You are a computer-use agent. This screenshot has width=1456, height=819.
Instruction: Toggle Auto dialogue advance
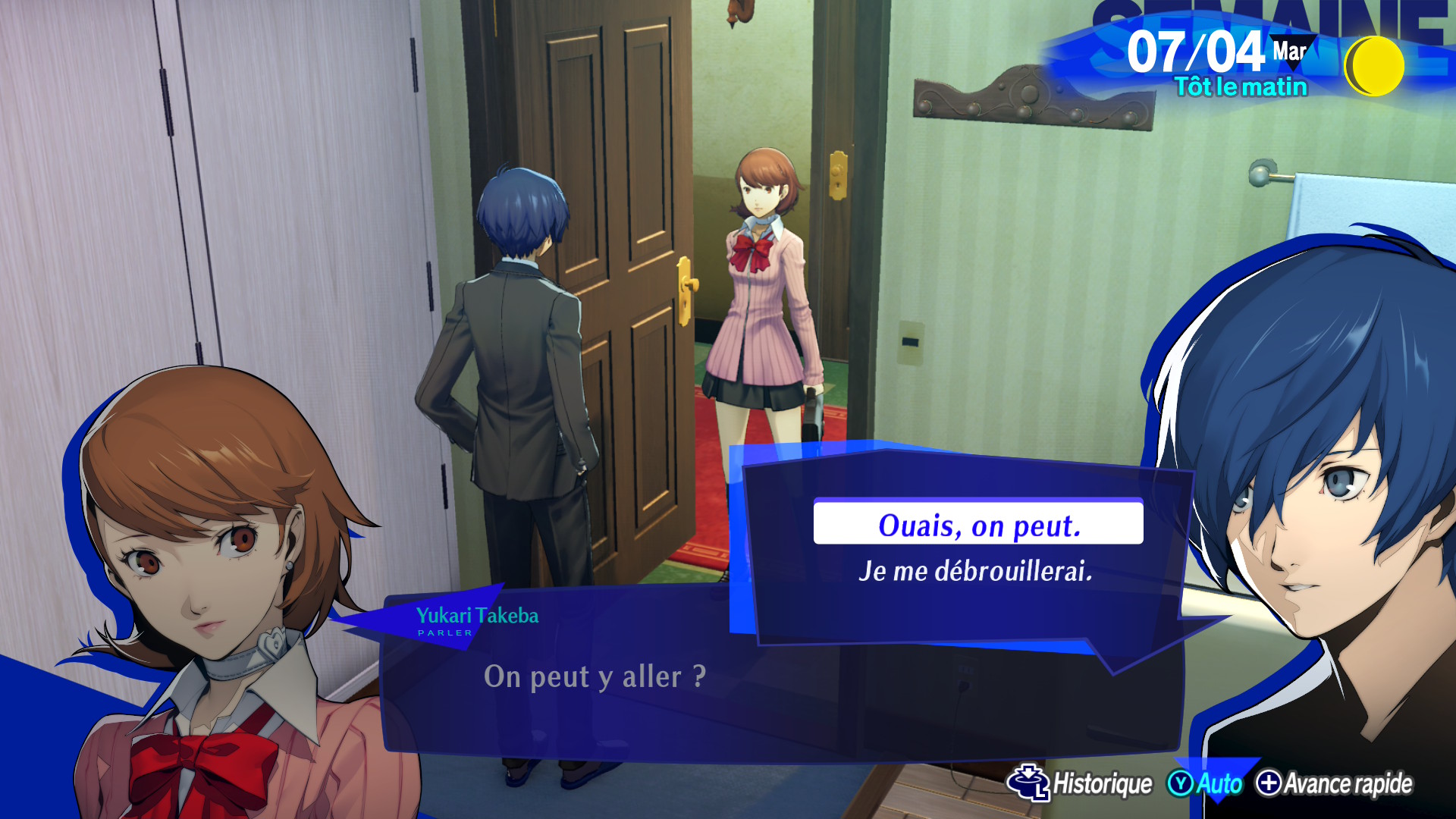(1206, 783)
